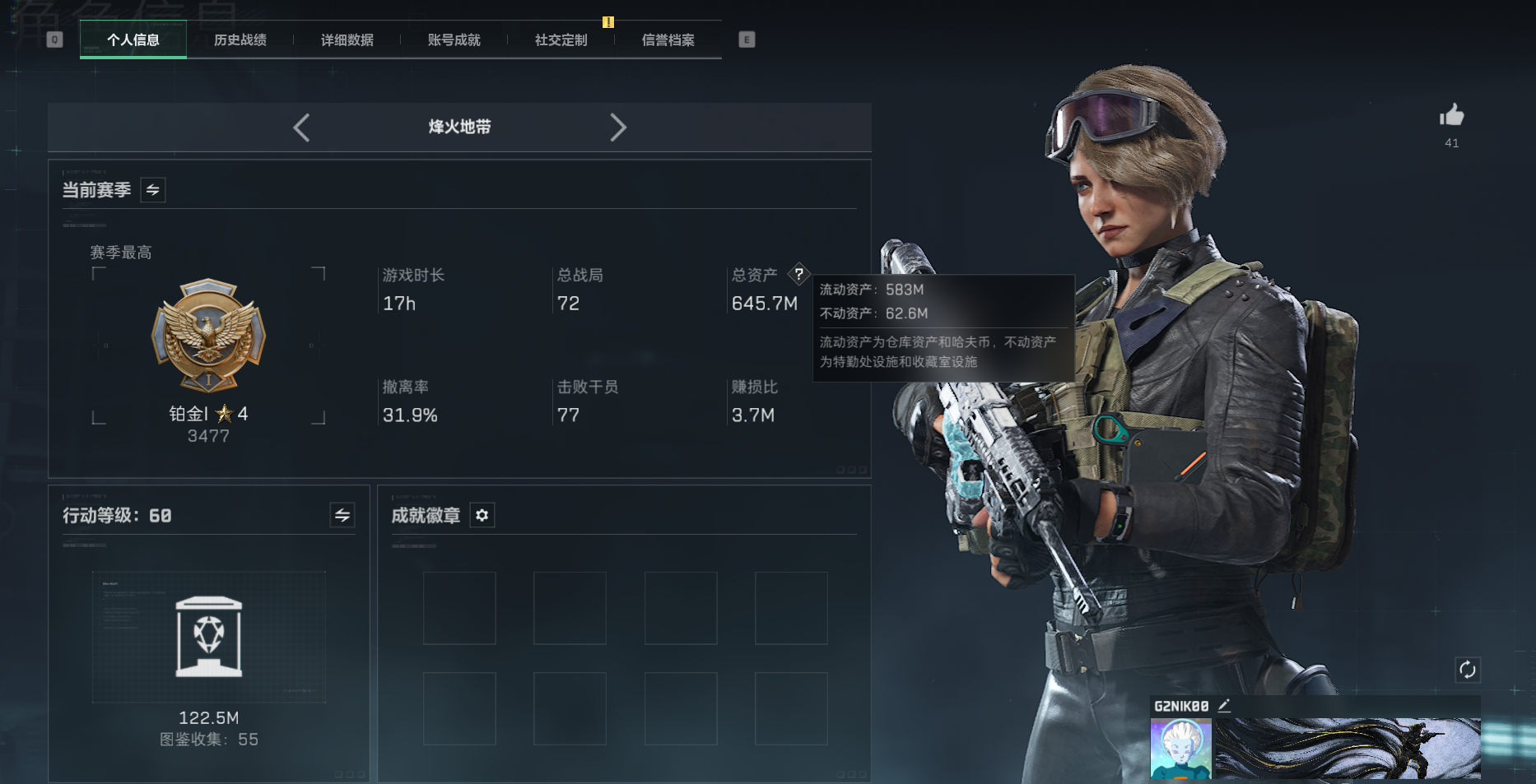The width and height of the screenshot is (1536, 784).
Task: Click the question mark beside 总资产
Action: click(798, 274)
